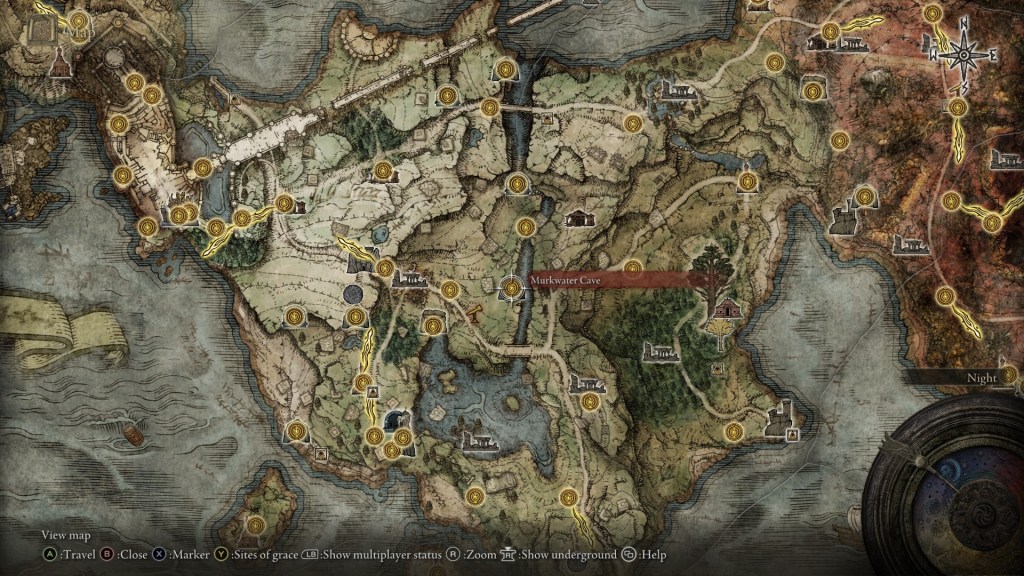Select the Murkwater Cave site of grace
Viewport: 1024px width, 576px height.
click(x=512, y=288)
